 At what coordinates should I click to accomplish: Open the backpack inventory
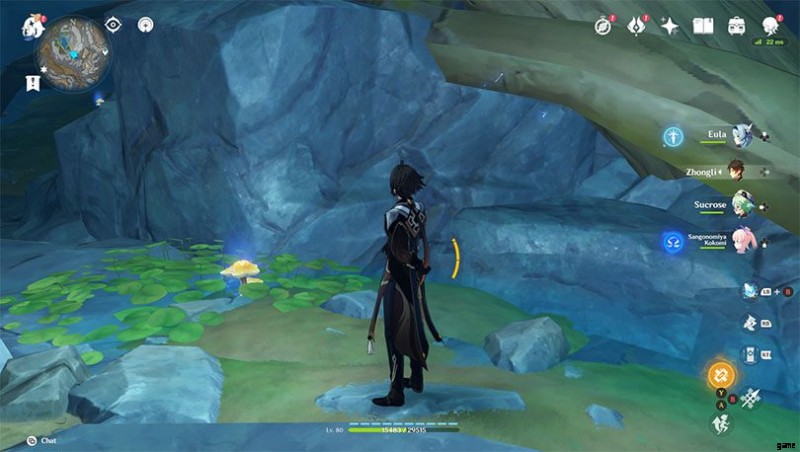736,26
